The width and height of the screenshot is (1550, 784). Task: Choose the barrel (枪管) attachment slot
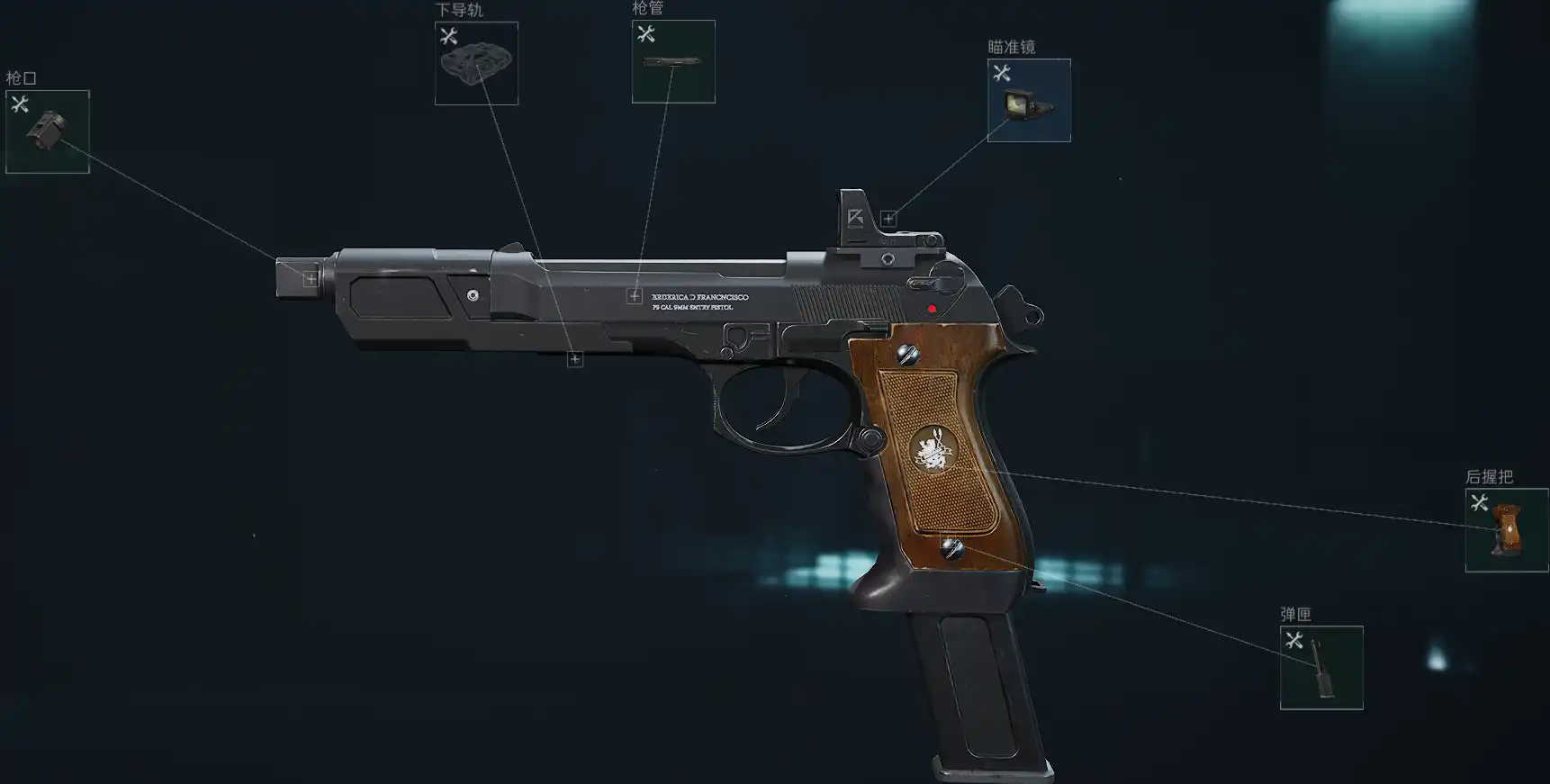(673, 61)
